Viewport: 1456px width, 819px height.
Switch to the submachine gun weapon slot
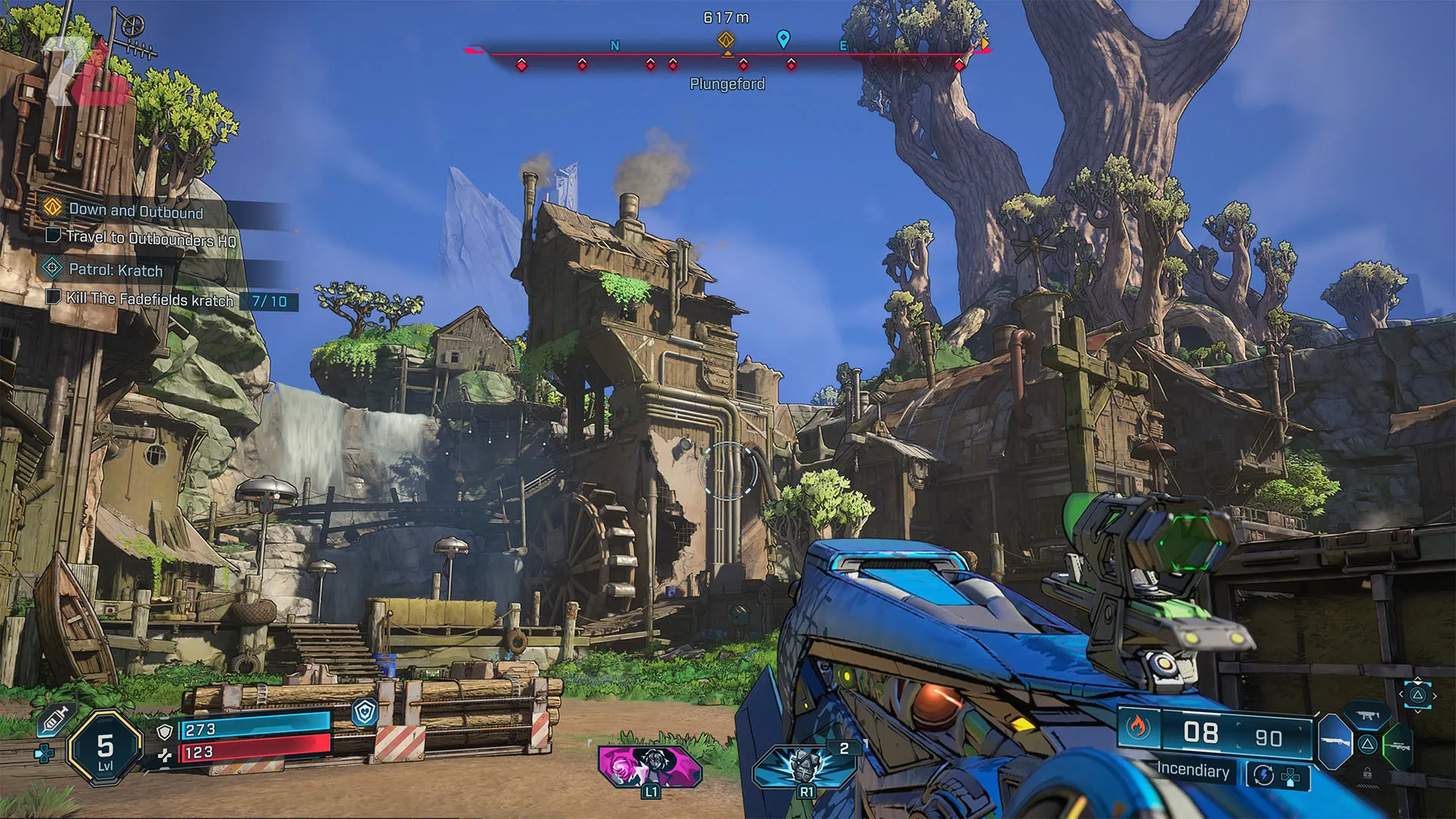(1367, 715)
